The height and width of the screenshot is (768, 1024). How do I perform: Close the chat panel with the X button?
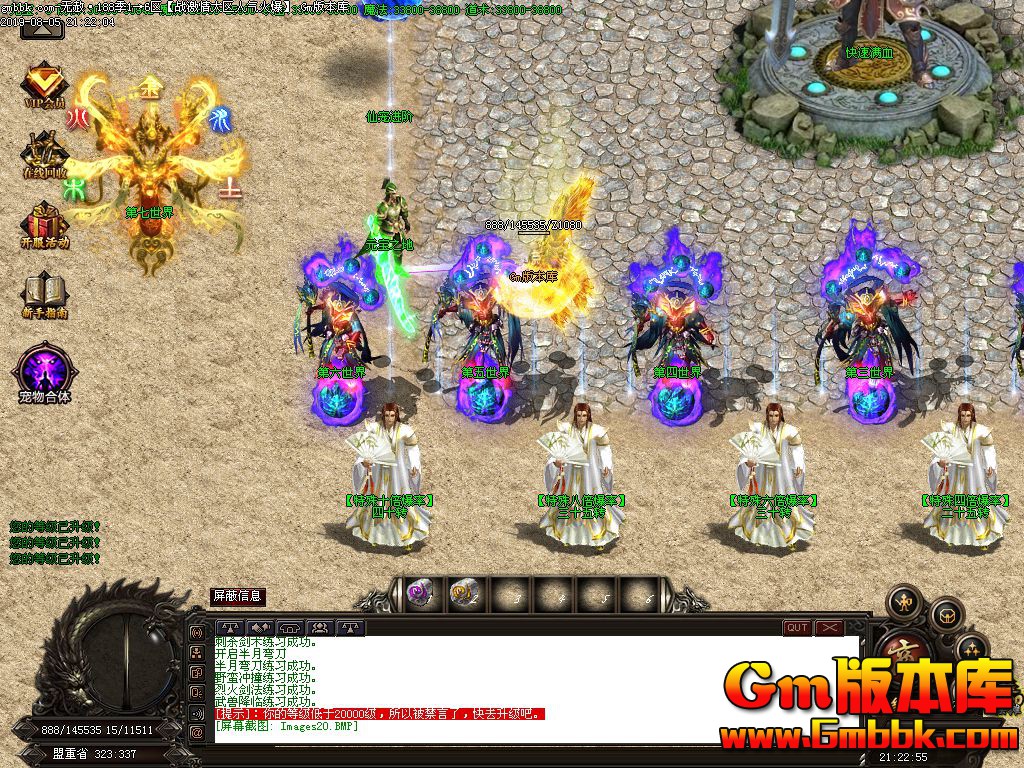(830, 628)
